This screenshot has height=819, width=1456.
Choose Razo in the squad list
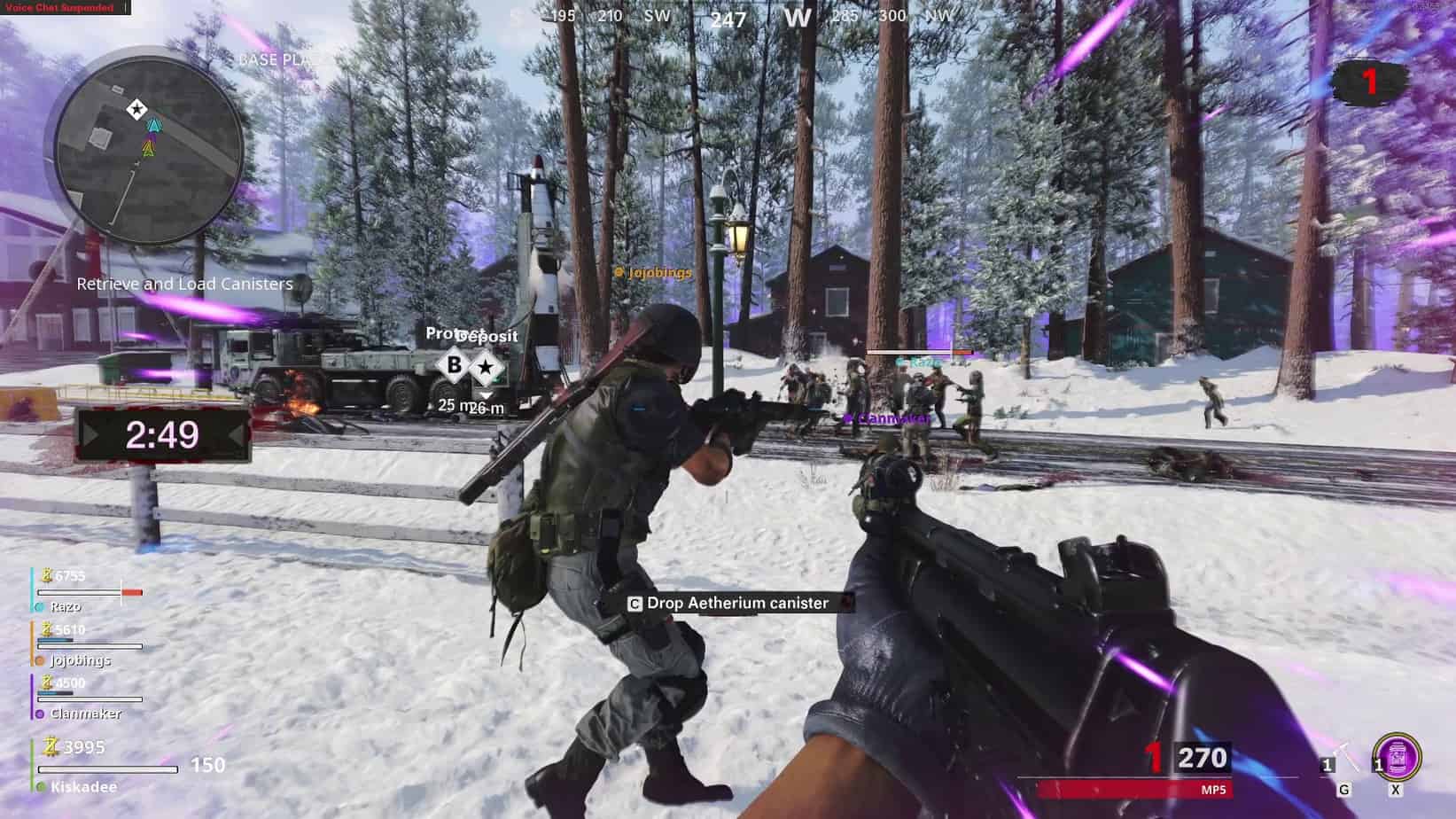[66, 607]
